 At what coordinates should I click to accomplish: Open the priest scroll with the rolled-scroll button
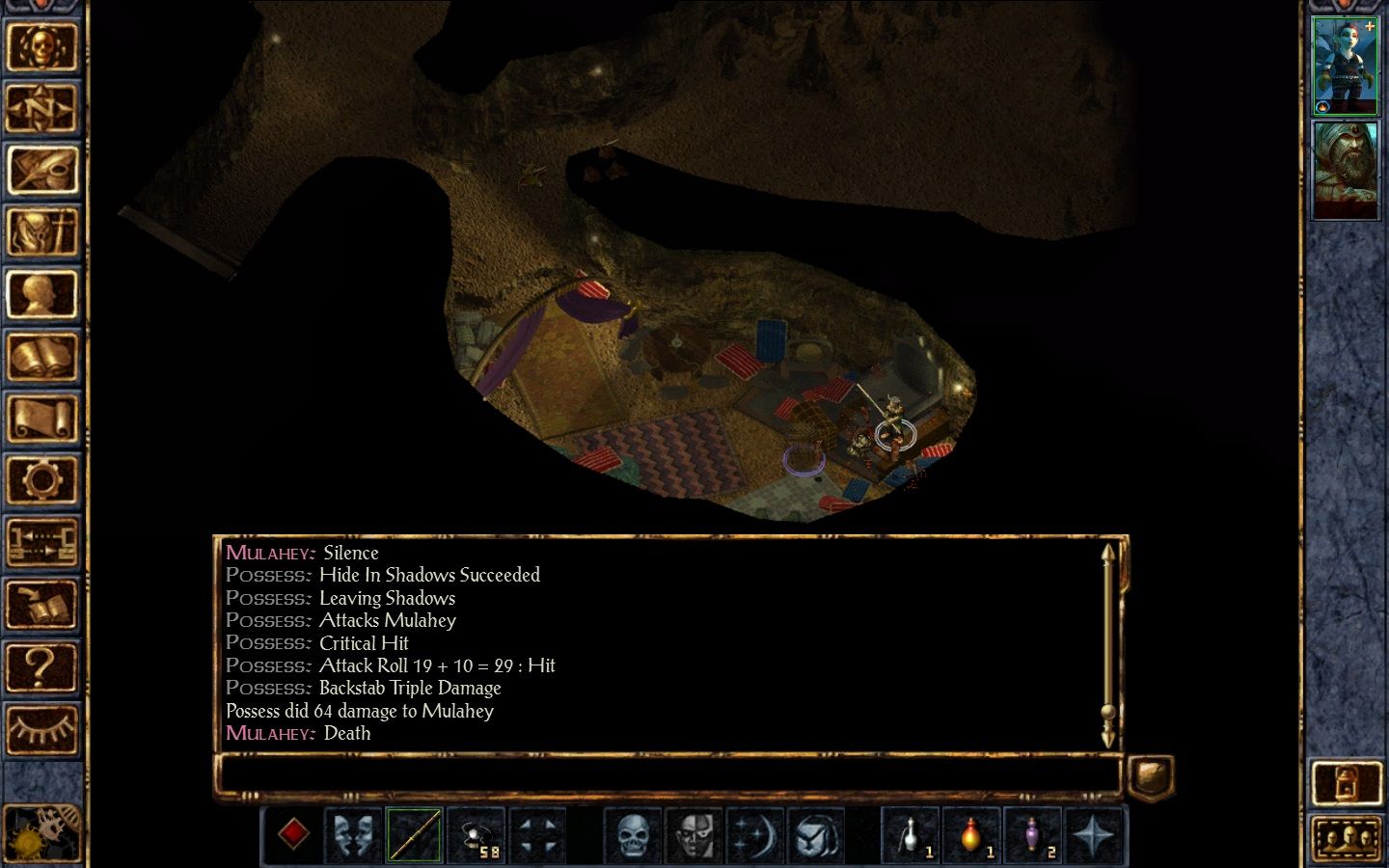[41, 420]
